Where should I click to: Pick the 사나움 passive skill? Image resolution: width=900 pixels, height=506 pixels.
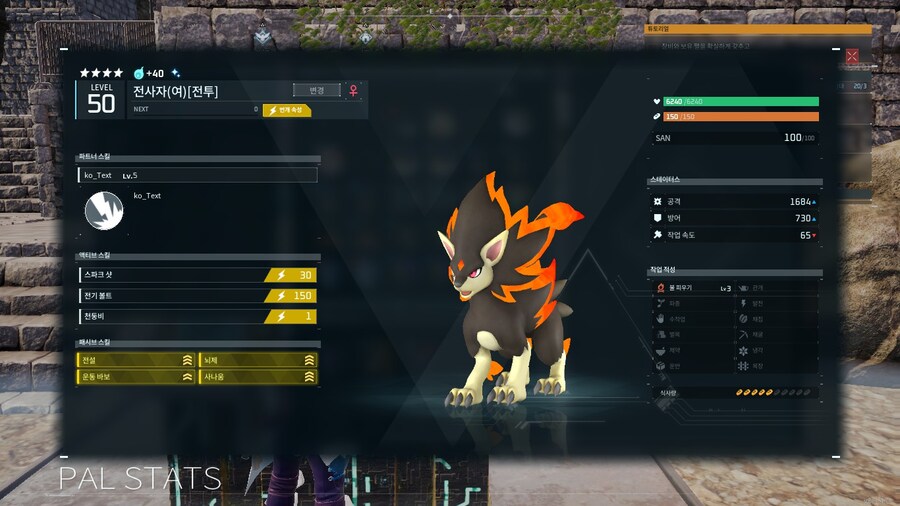[259, 377]
